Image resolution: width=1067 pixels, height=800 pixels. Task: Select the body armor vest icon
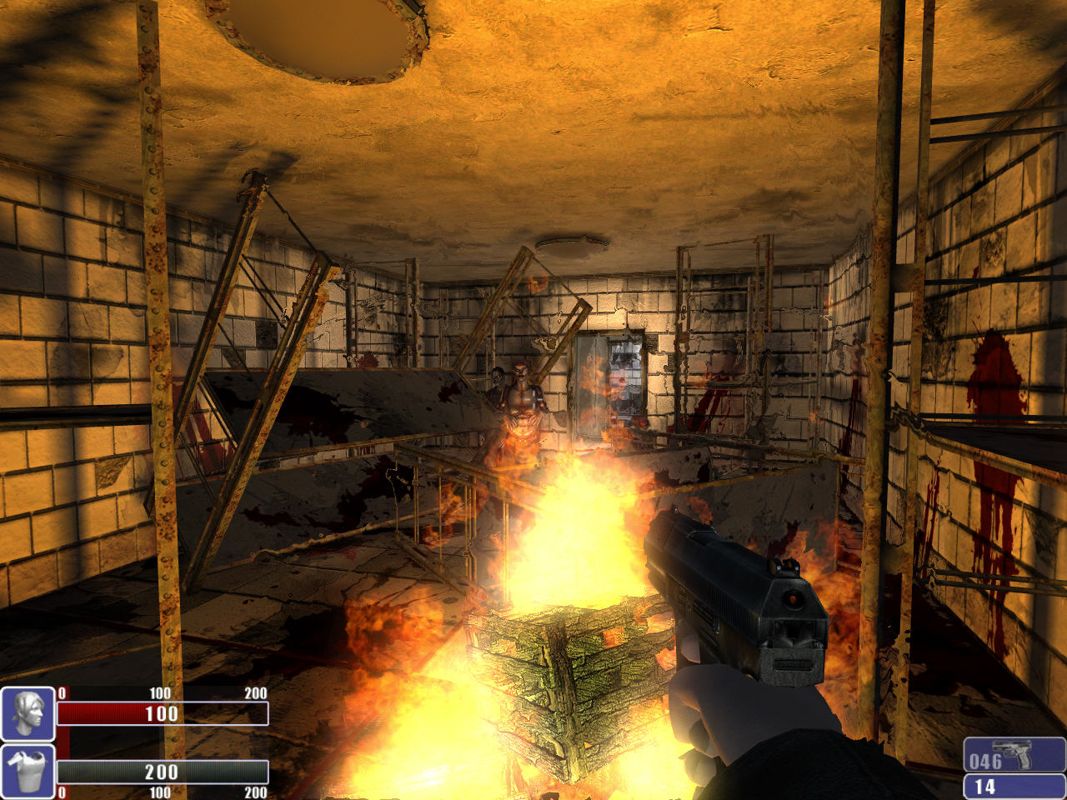[27, 771]
